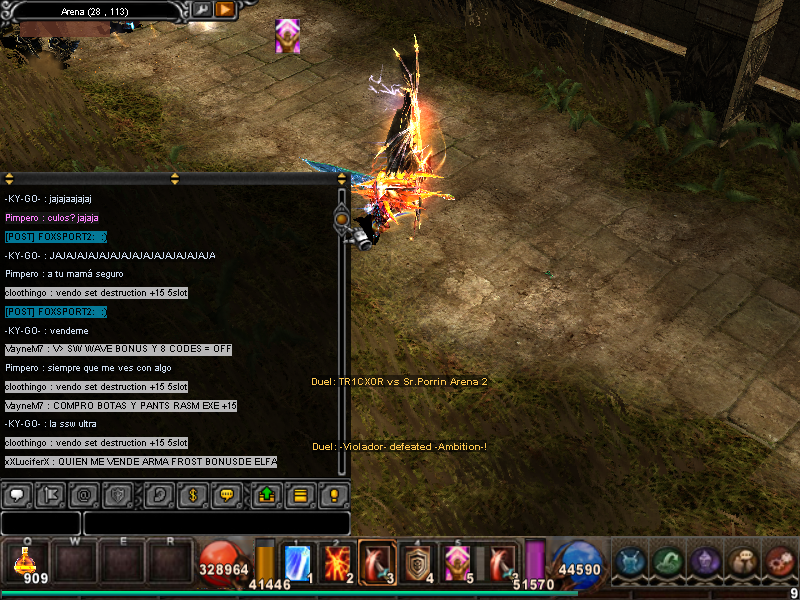Focus the chat message input field
The image size is (800, 600).
pos(216,523)
